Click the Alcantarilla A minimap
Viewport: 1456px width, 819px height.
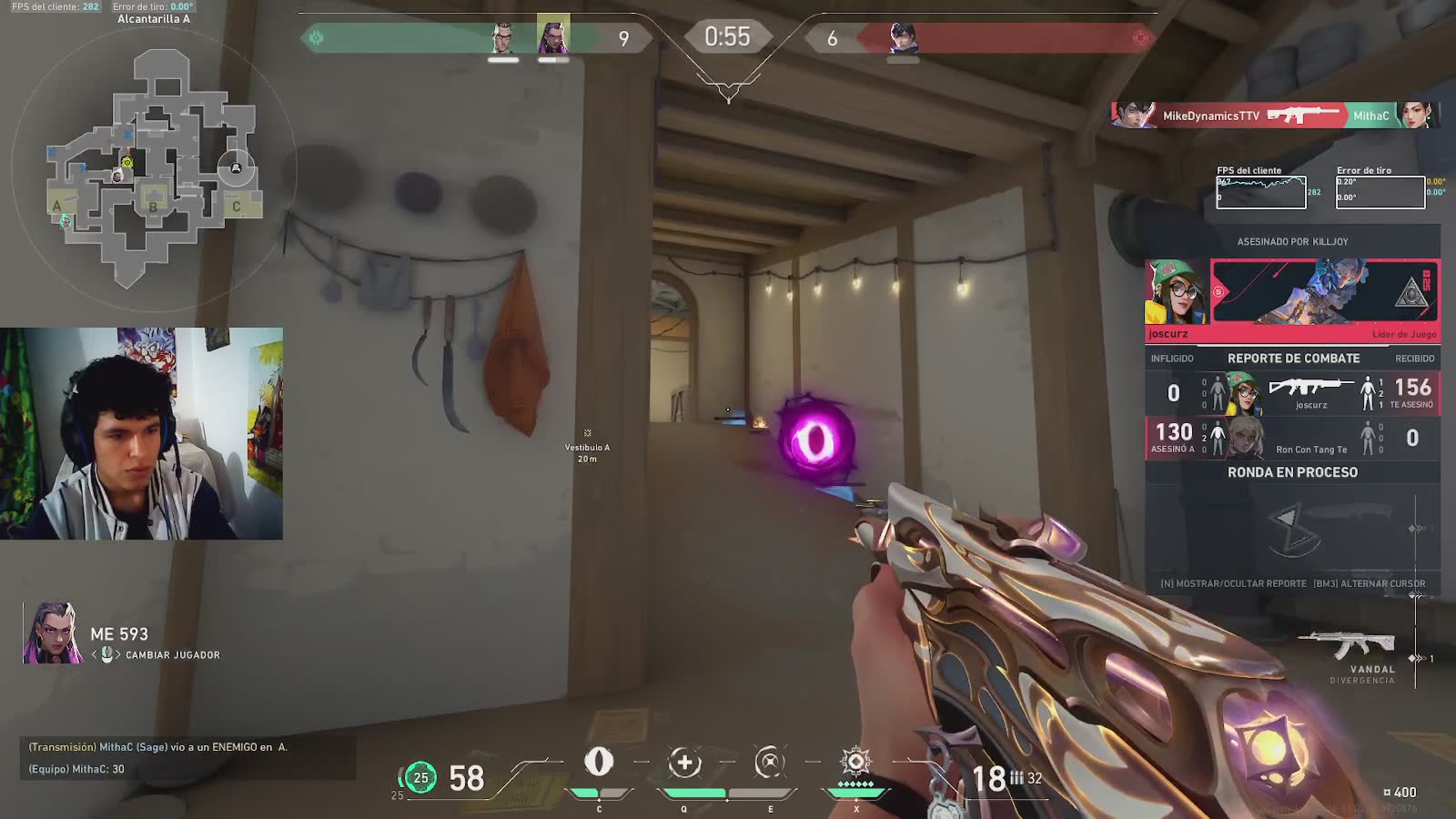pyautogui.click(x=153, y=164)
